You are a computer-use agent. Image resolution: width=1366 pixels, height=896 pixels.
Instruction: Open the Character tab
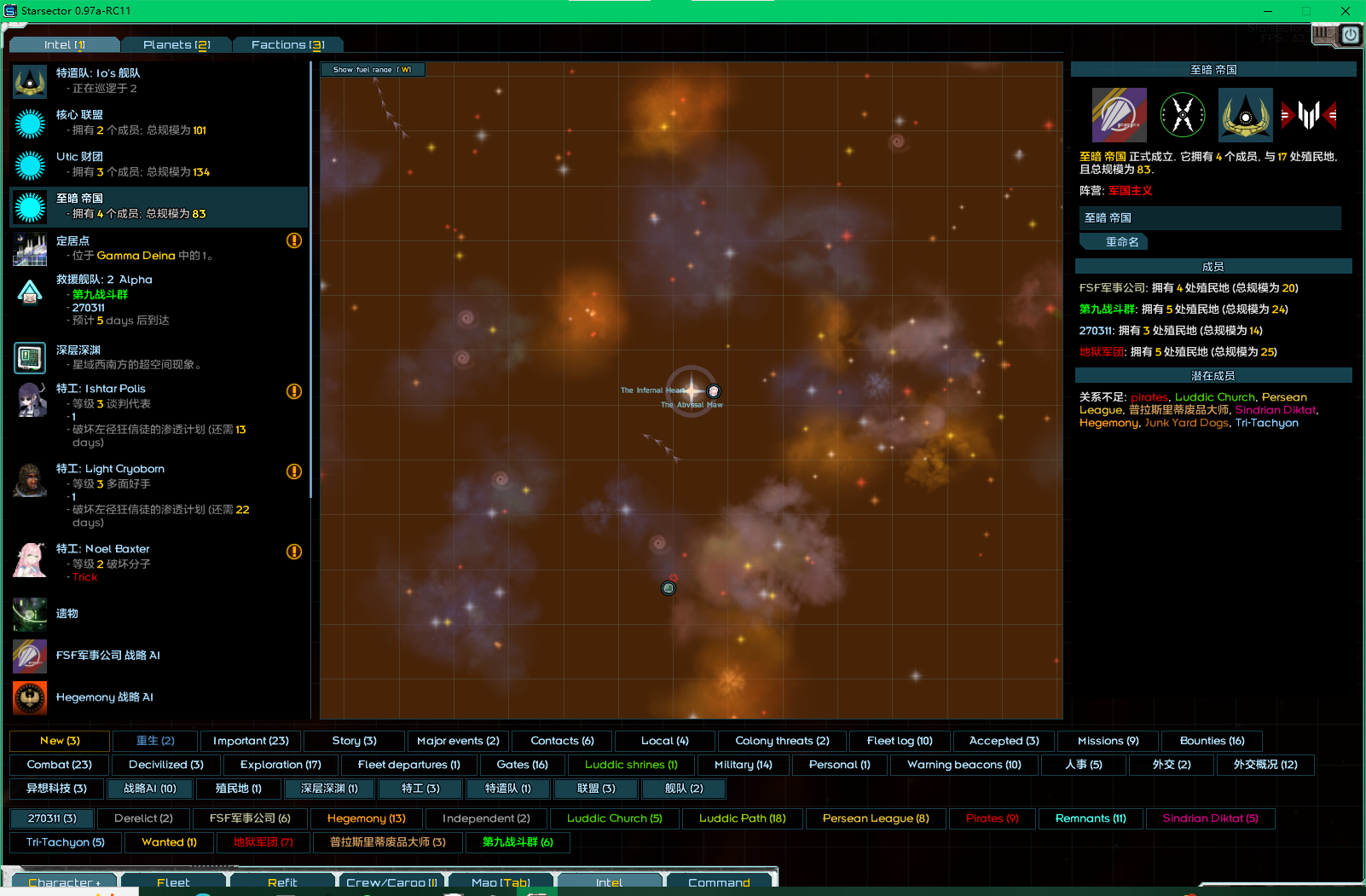[x=64, y=882]
